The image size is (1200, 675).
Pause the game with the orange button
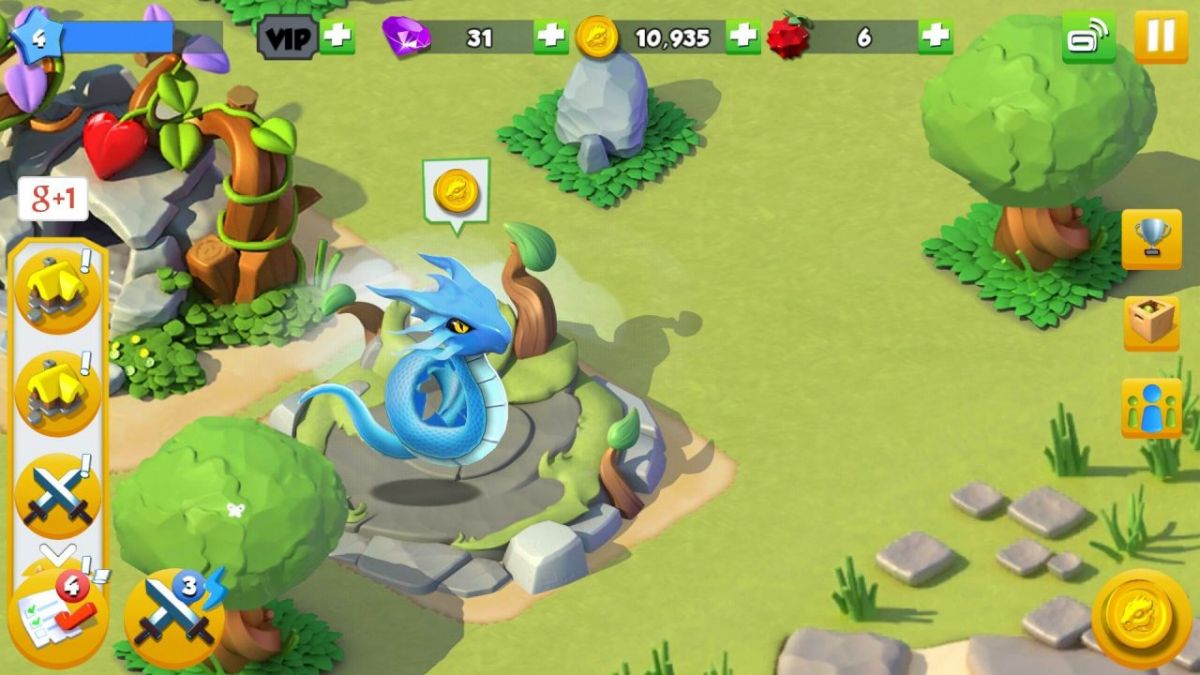pyautogui.click(x=1160, y=37)
